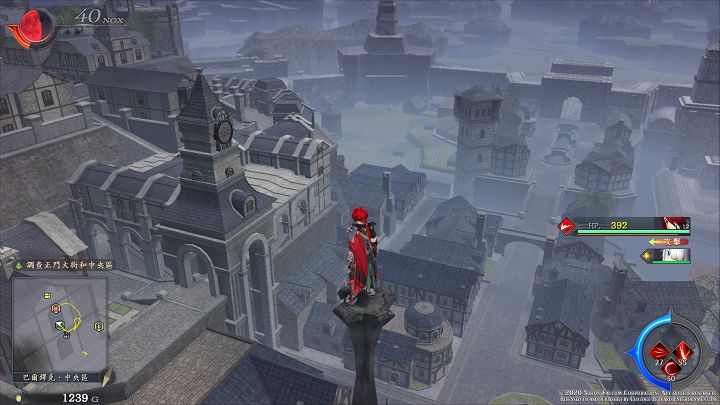Switch to the white-haired party member portrait
Screen dimensions: 720x405
(x=677, y=256)
